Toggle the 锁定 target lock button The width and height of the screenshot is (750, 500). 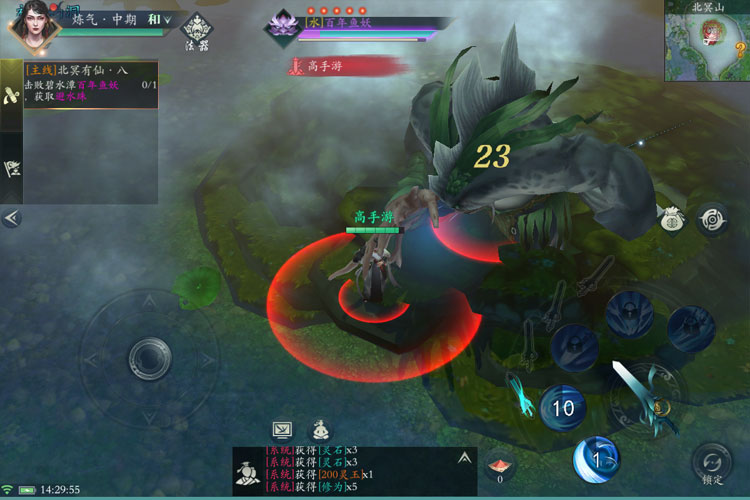coord(711,463)
